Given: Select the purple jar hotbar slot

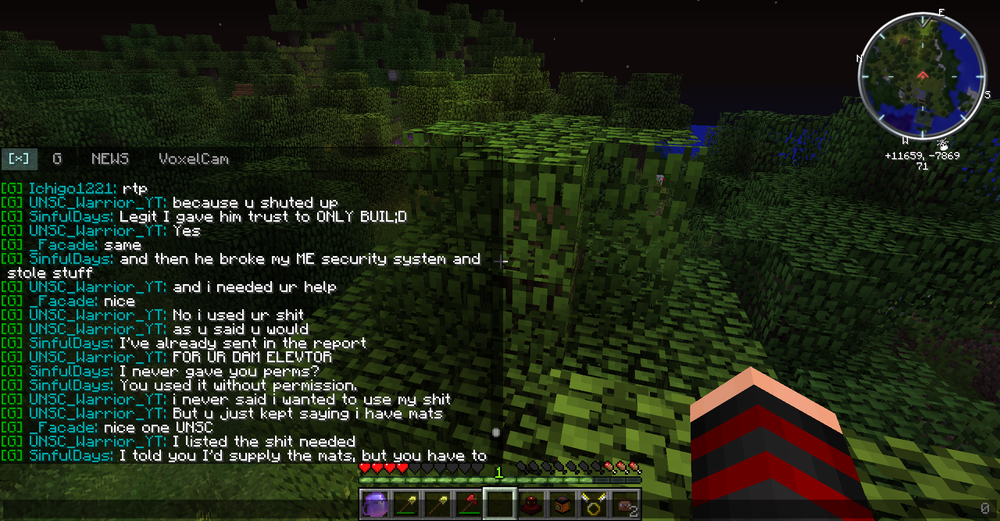Looking at the screenshot, I should (374, 504).
